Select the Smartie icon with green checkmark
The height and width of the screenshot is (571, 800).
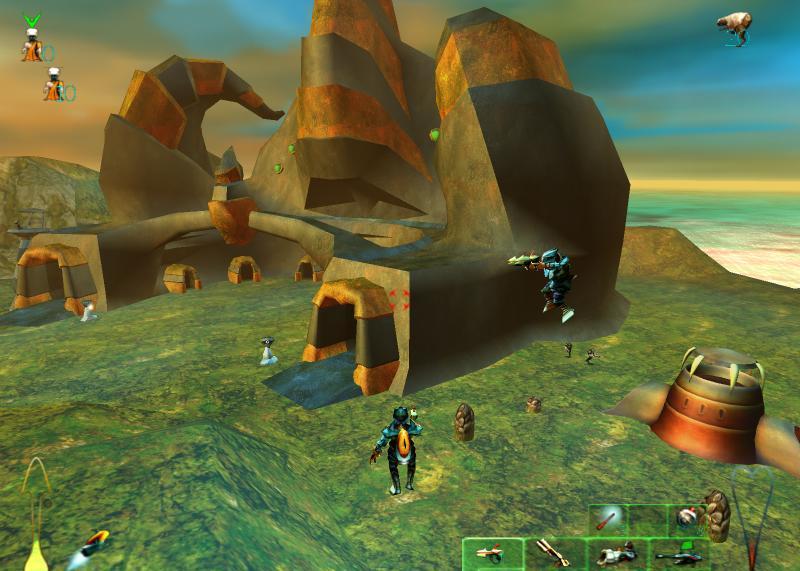point(32,44)
